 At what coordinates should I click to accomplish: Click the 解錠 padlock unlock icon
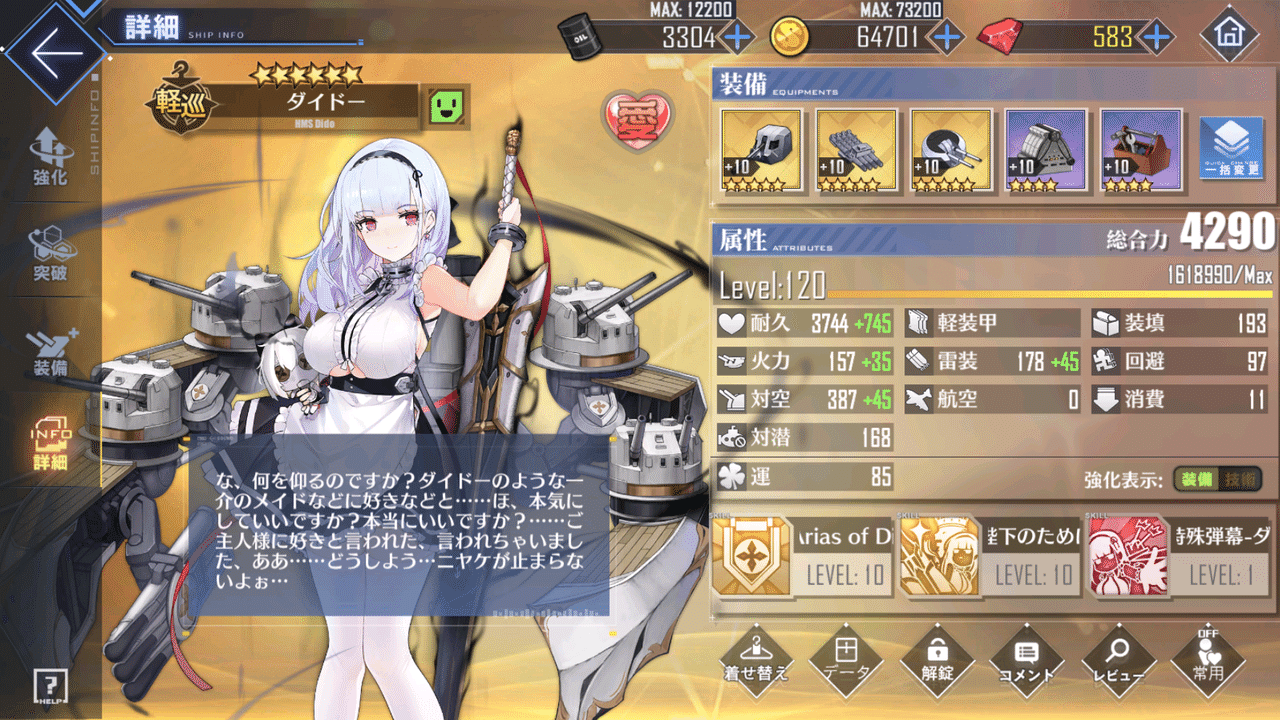pyautogui.click(x=937, y=660)
